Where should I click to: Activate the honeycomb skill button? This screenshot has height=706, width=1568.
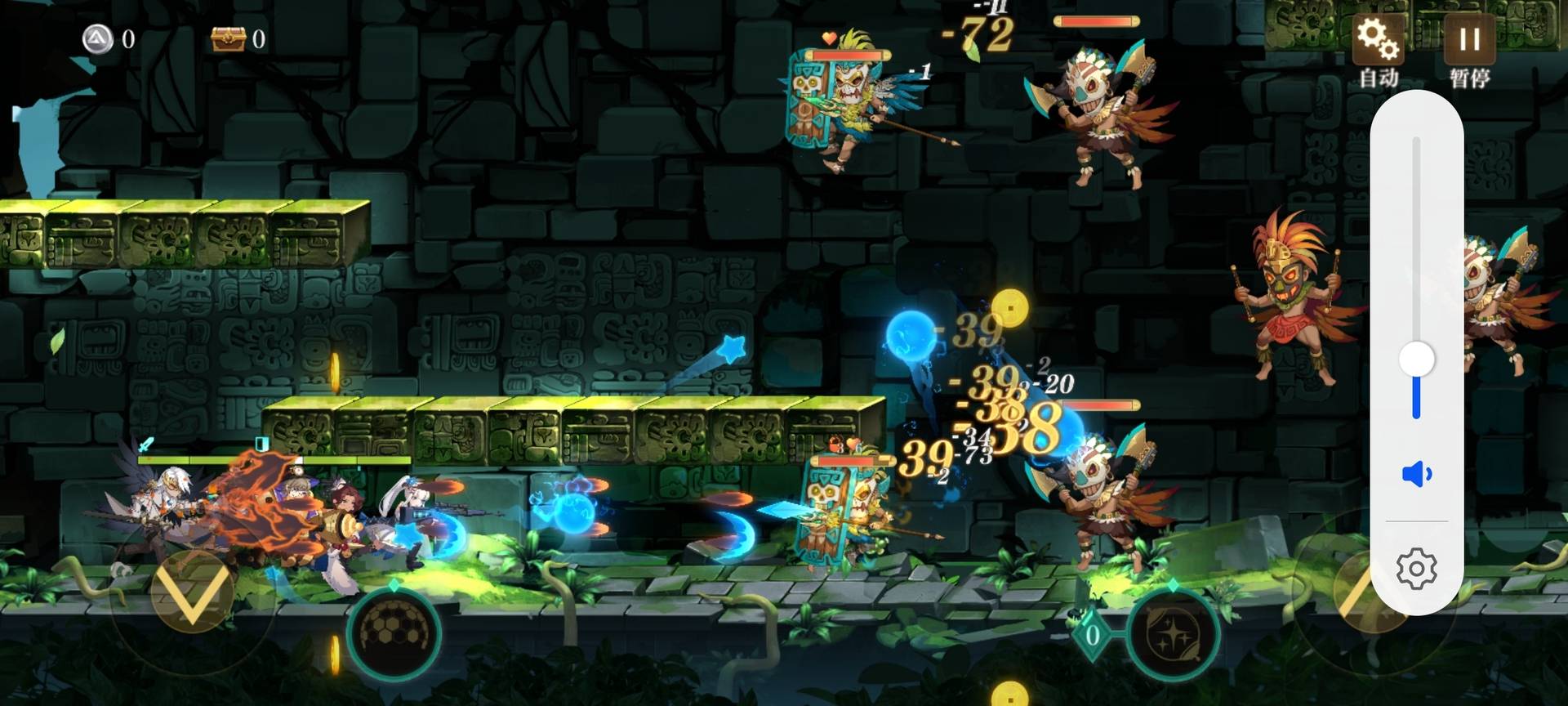[395, 632]
